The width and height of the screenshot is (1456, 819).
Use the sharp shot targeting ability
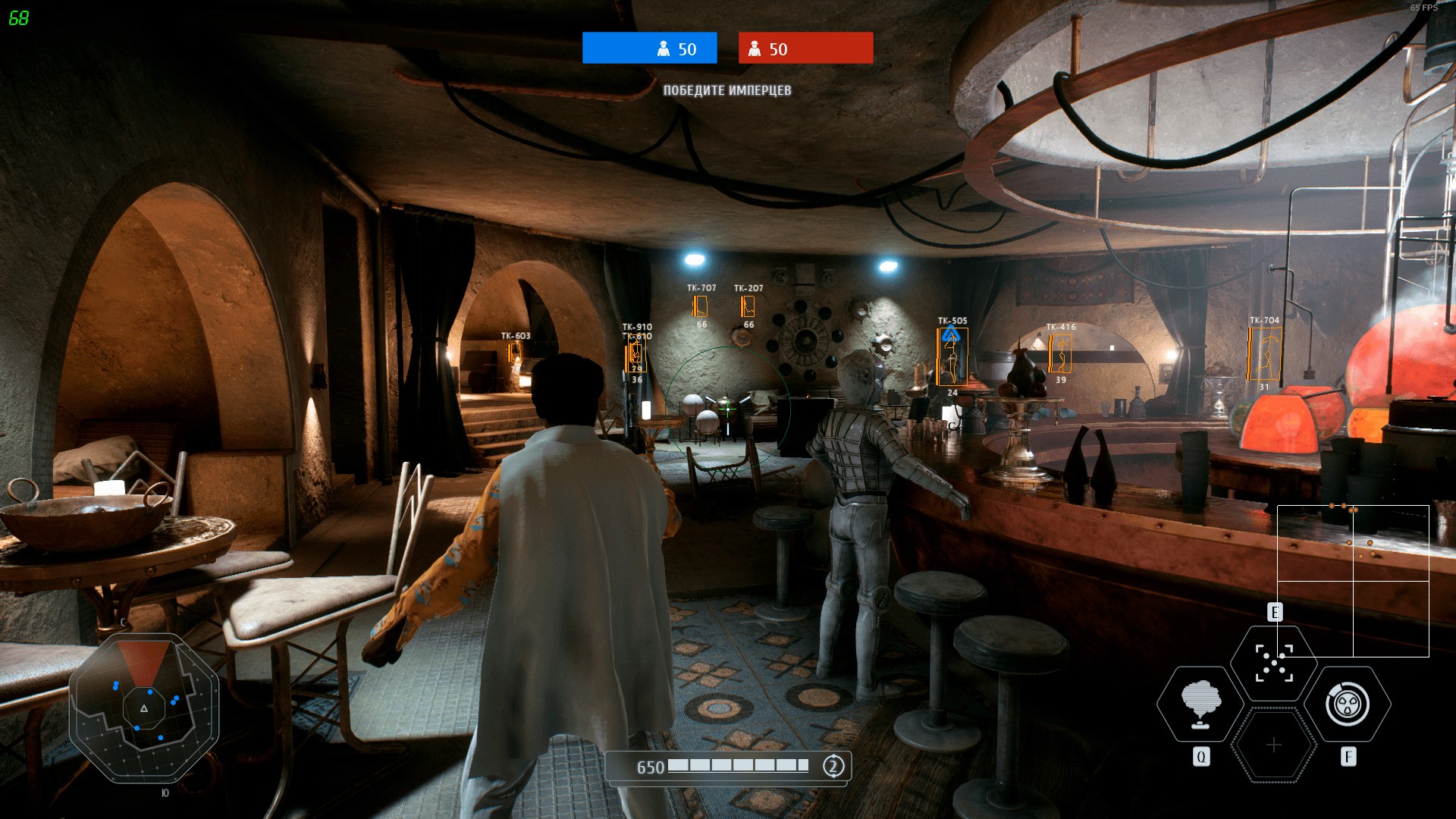1273,662
